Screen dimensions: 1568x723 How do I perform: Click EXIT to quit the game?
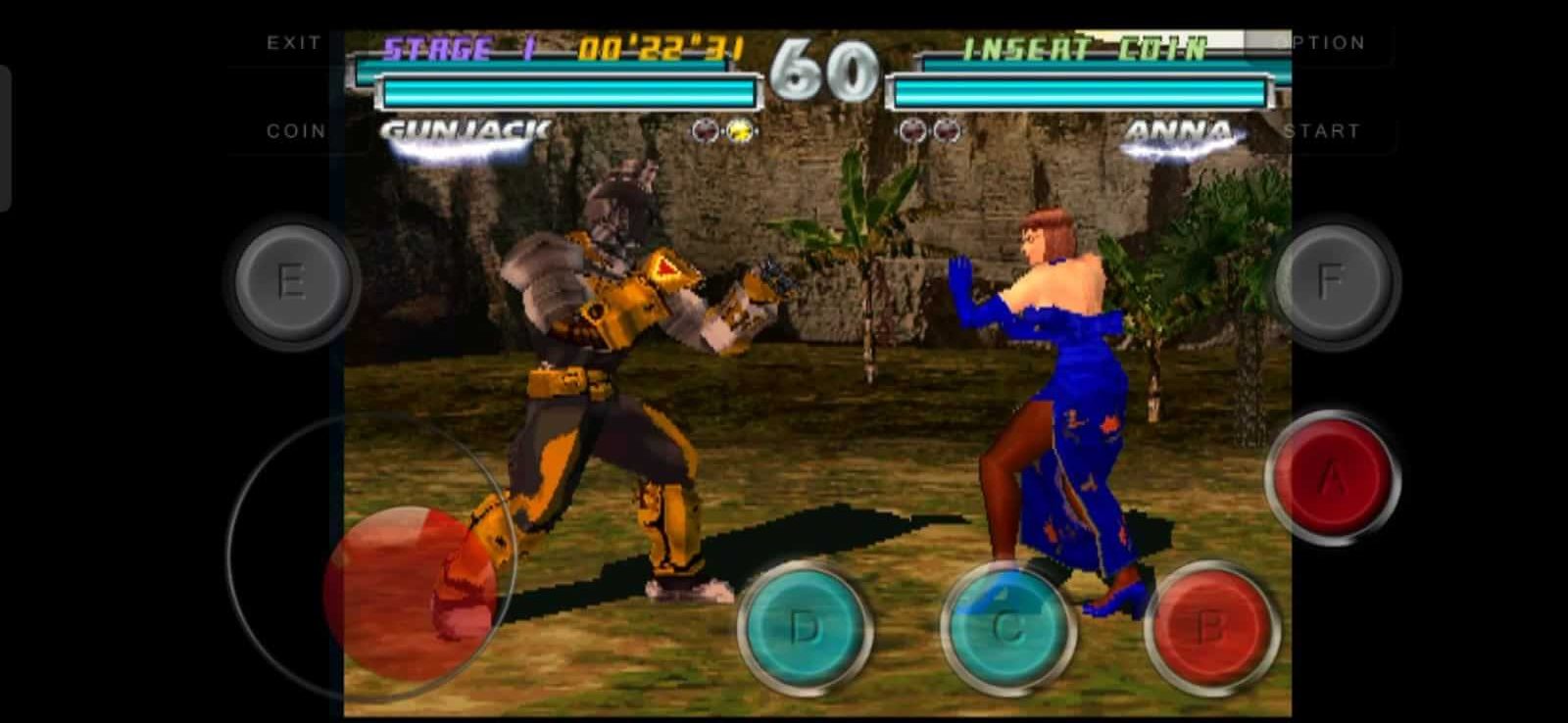pyautogui.click(x=293, y=42)
